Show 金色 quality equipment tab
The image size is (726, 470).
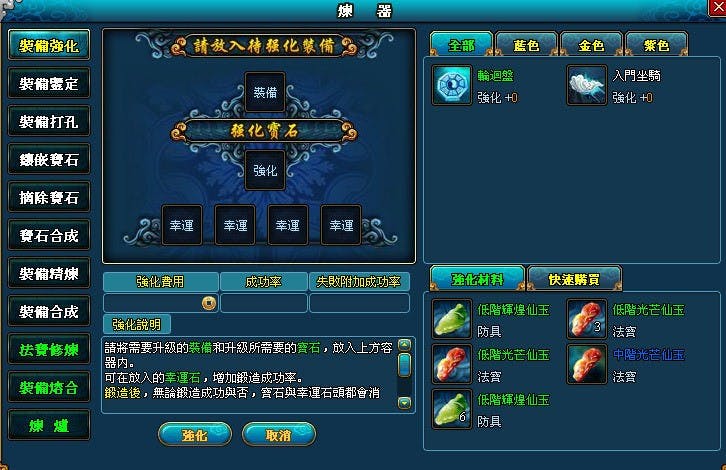590,45
